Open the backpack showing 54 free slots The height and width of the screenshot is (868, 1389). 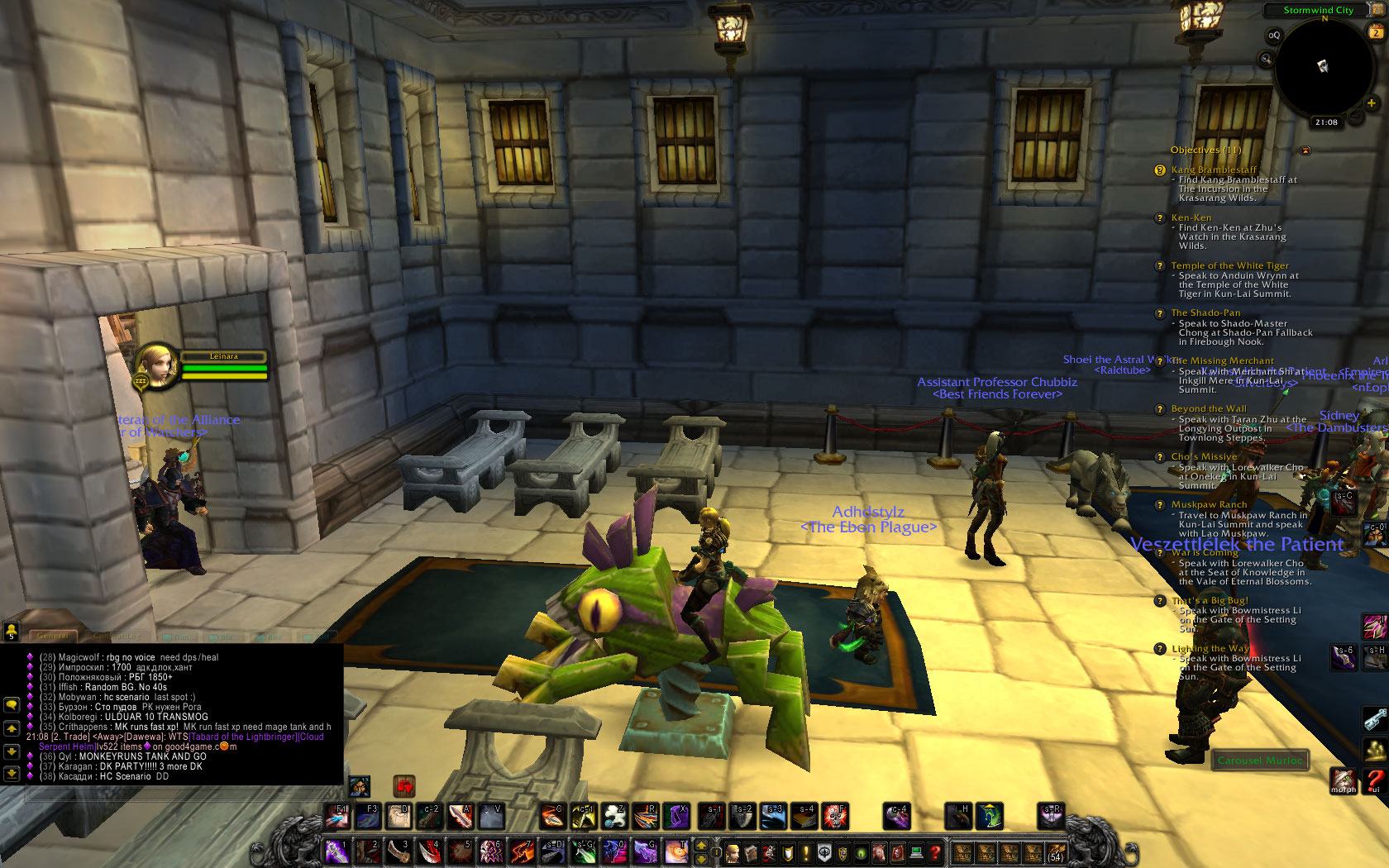1056,851
